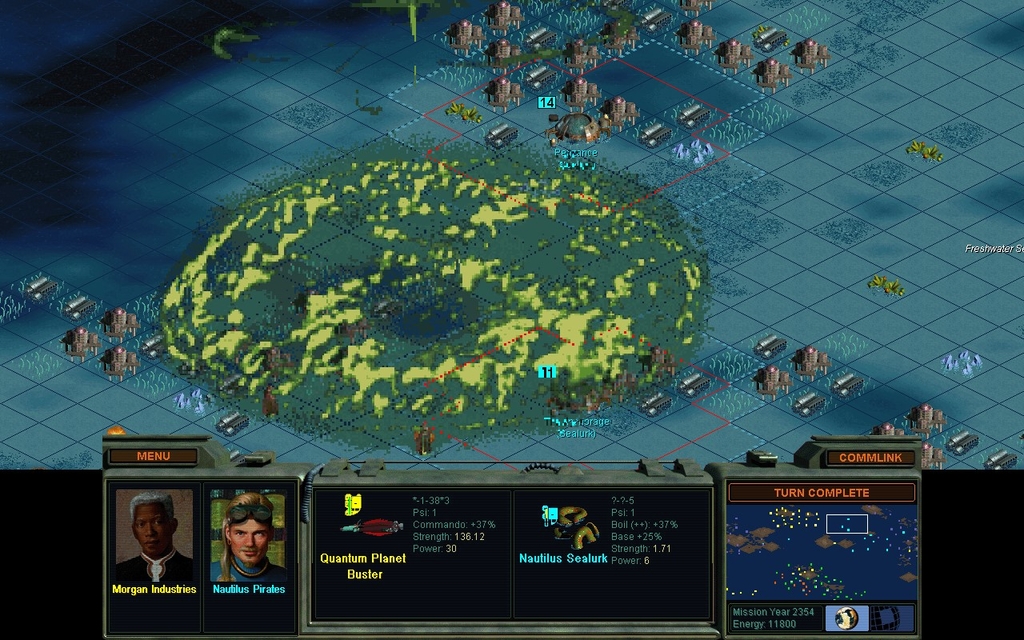Select the Nautilus Pirates leader portrait
This screenshot has height=640, width=1024.
[248, 536]
